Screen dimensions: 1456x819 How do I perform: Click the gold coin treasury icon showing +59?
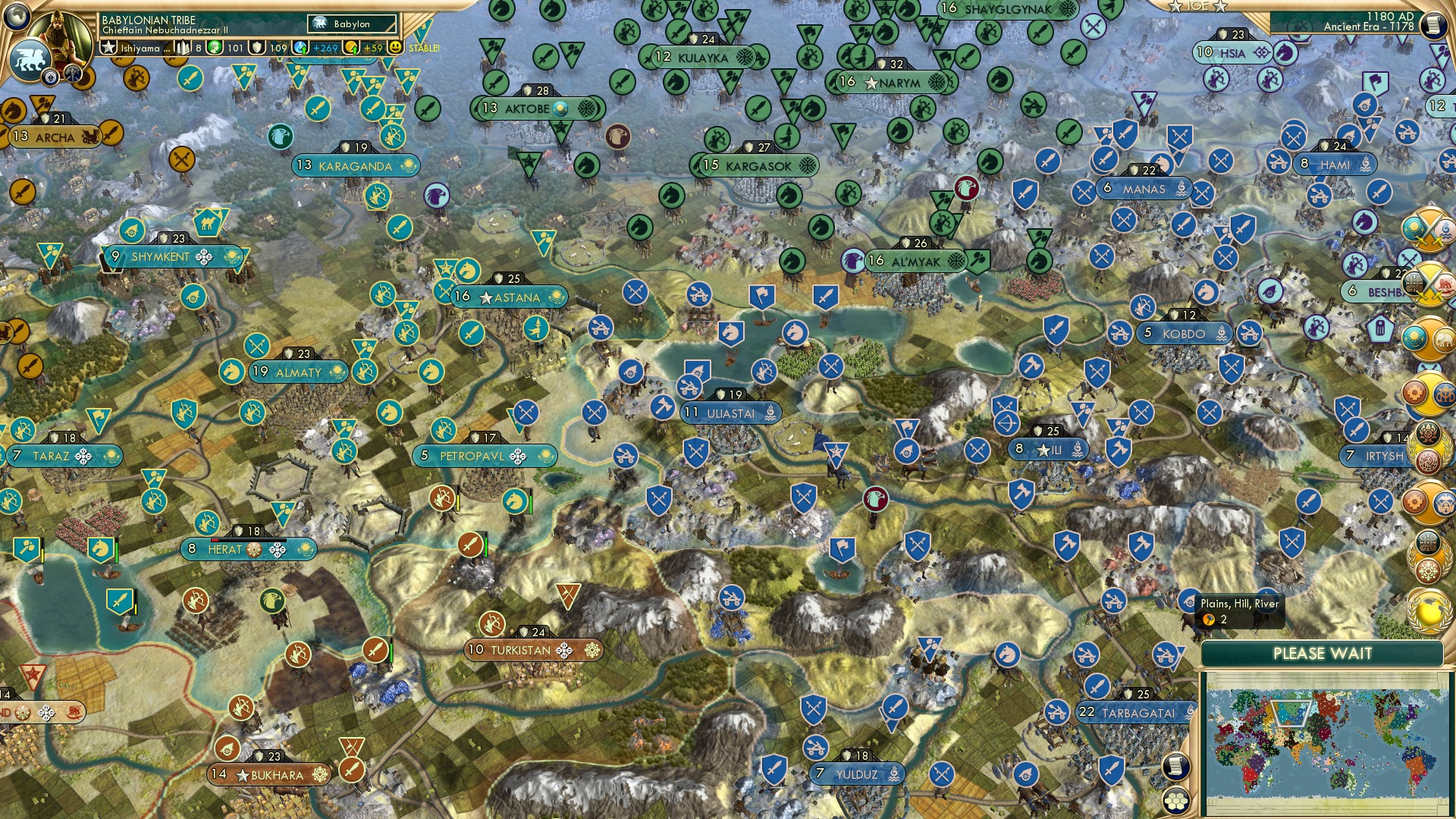tap(351, 47)
